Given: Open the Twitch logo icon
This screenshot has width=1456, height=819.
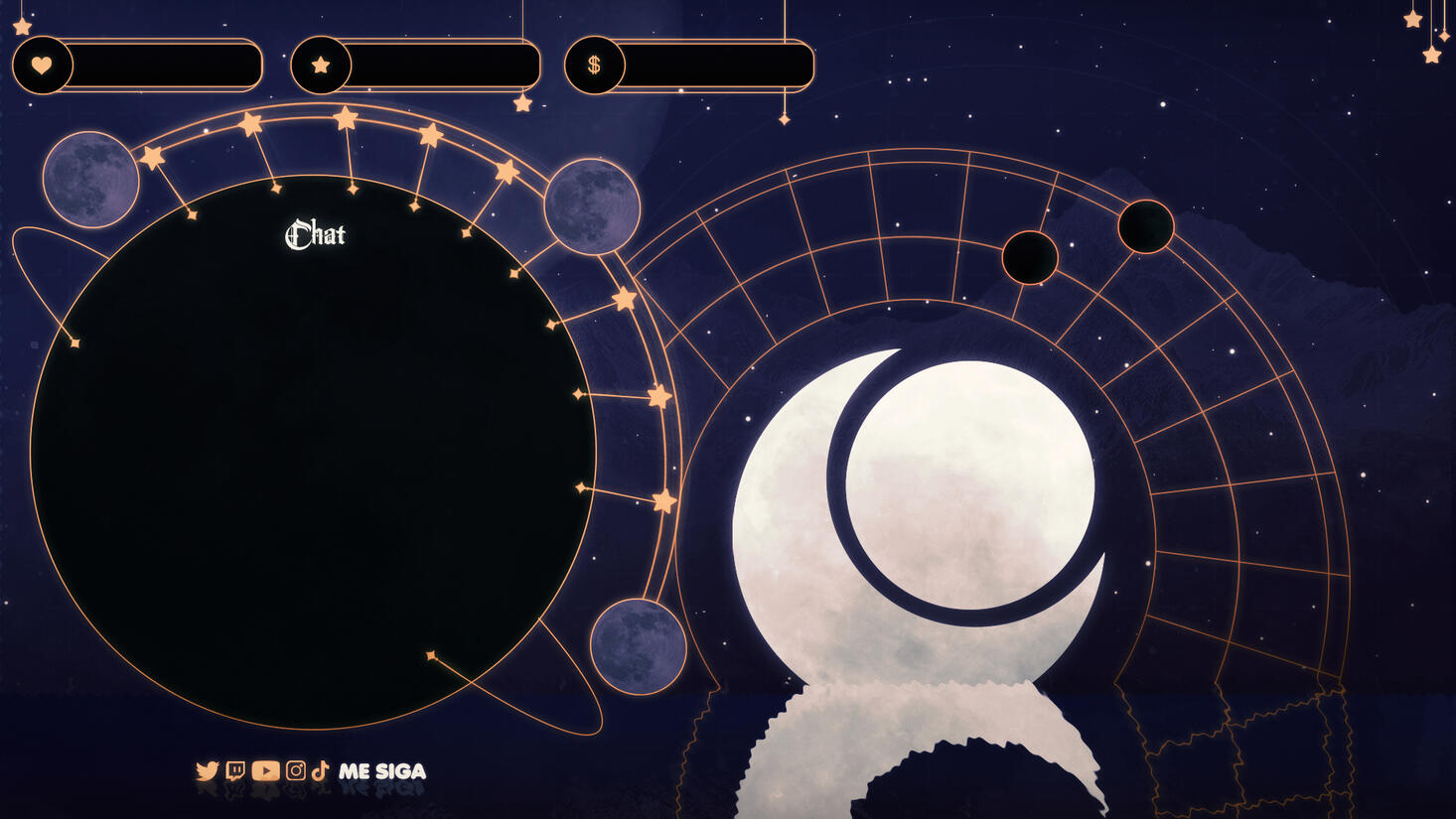Looking at the screenshot, I should point(235,771).
